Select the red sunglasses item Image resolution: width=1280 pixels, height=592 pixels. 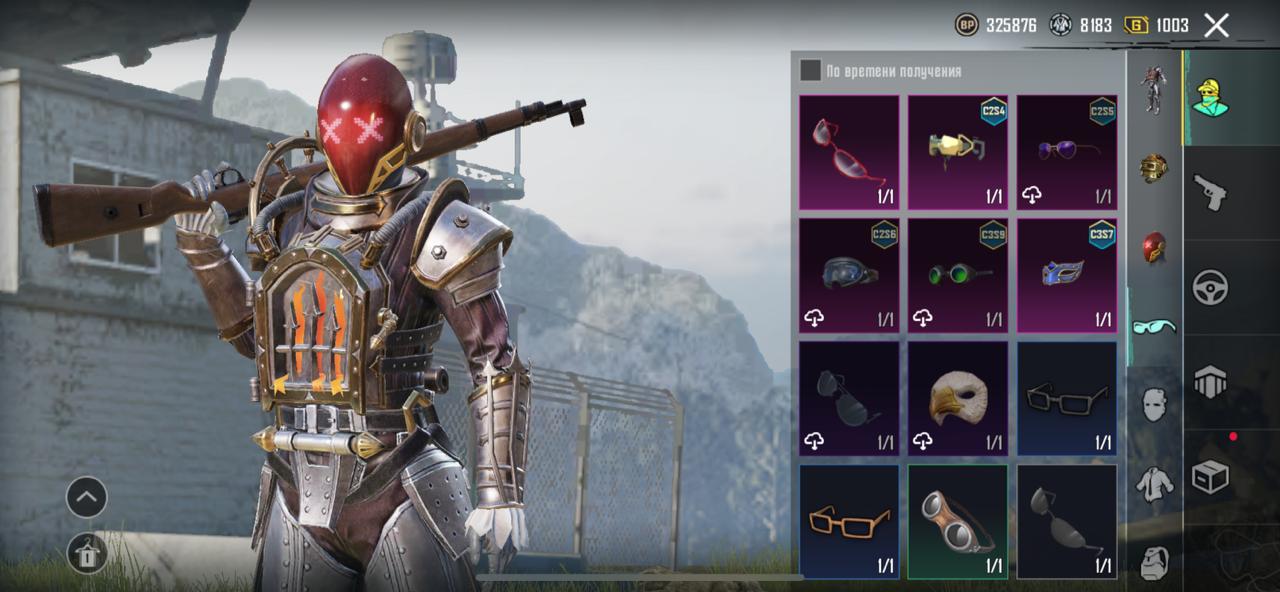[x=849, y=152]
